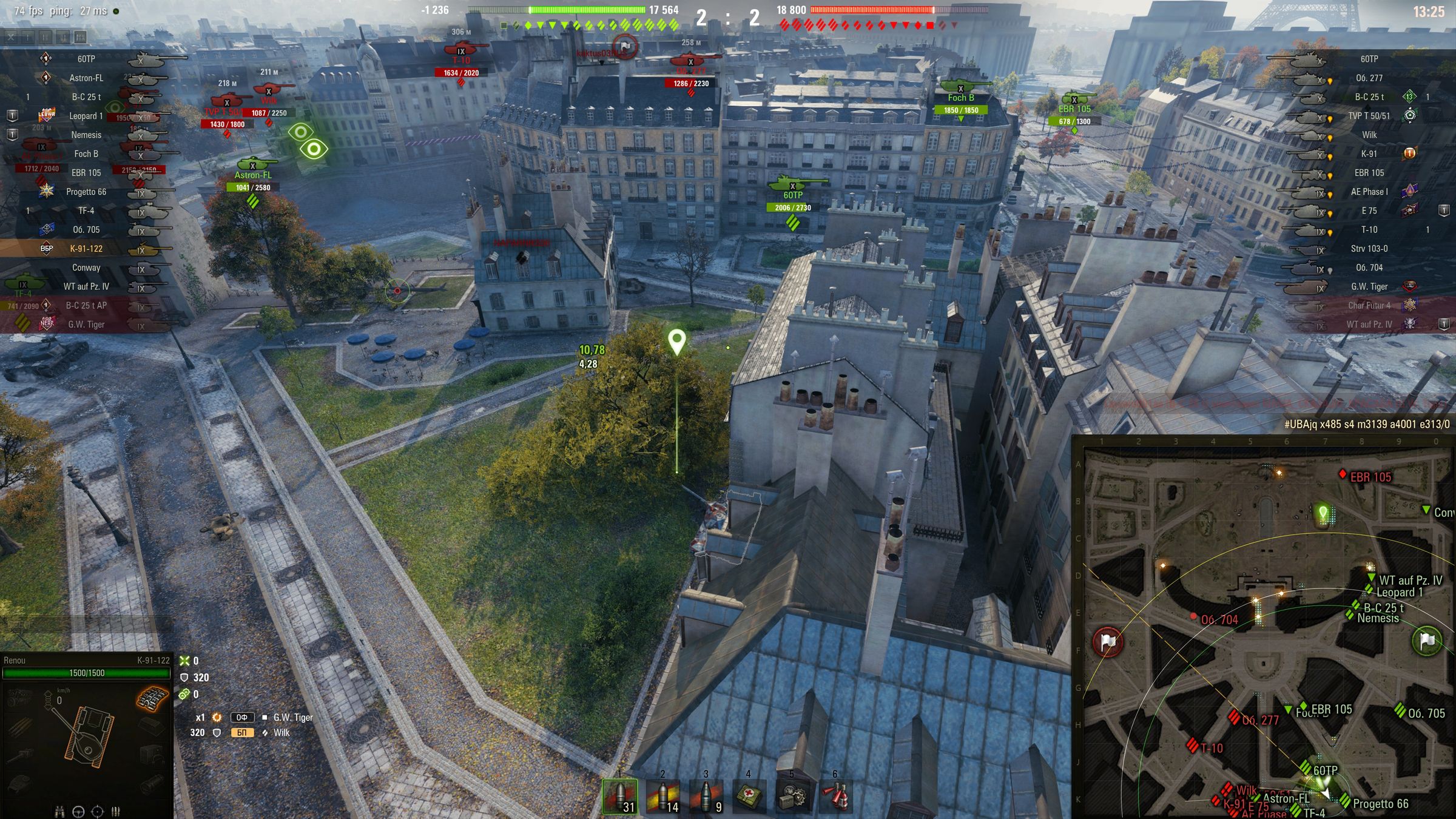Choose the shell slot with 9 rounds

point(706,795)
